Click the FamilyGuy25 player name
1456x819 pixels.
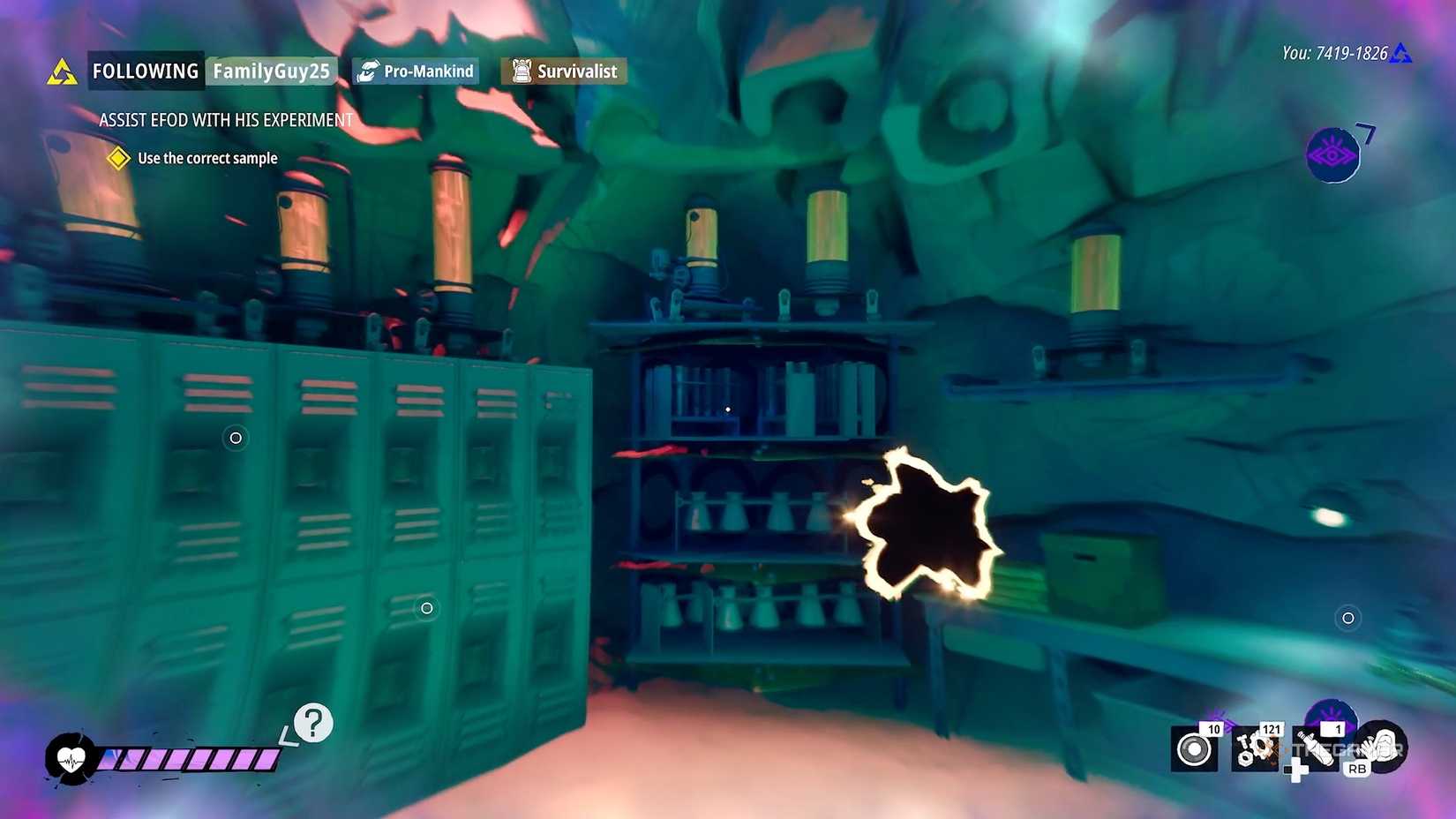coord(272,71)
